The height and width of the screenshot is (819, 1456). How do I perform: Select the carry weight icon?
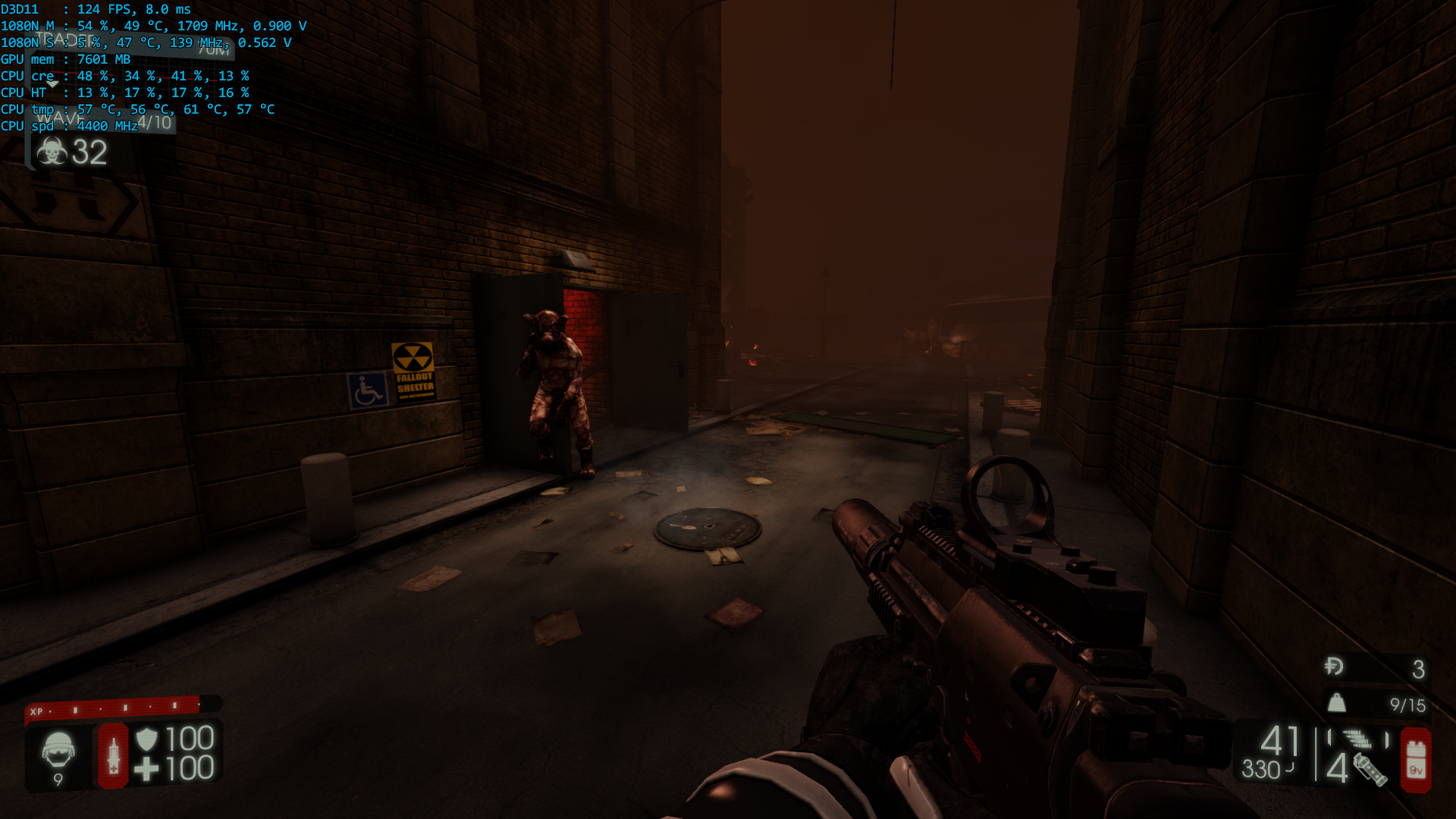click(1337, 703)
